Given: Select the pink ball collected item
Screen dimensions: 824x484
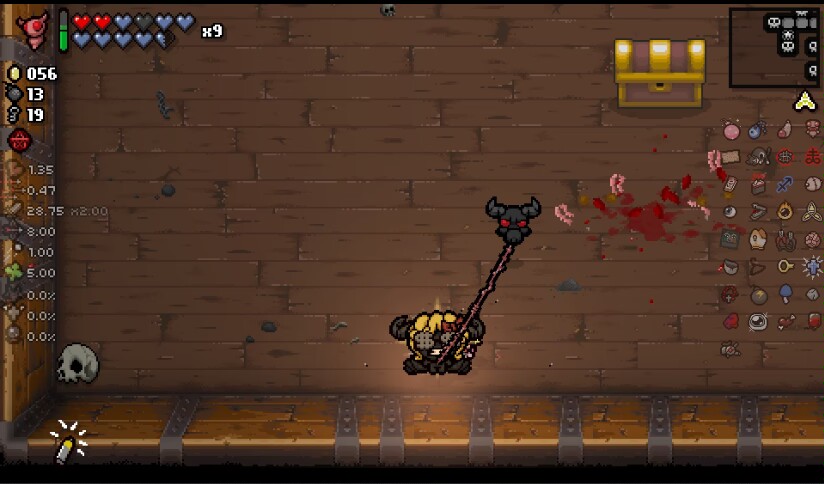Looking at the screenshot, I should tap(731, 131).
